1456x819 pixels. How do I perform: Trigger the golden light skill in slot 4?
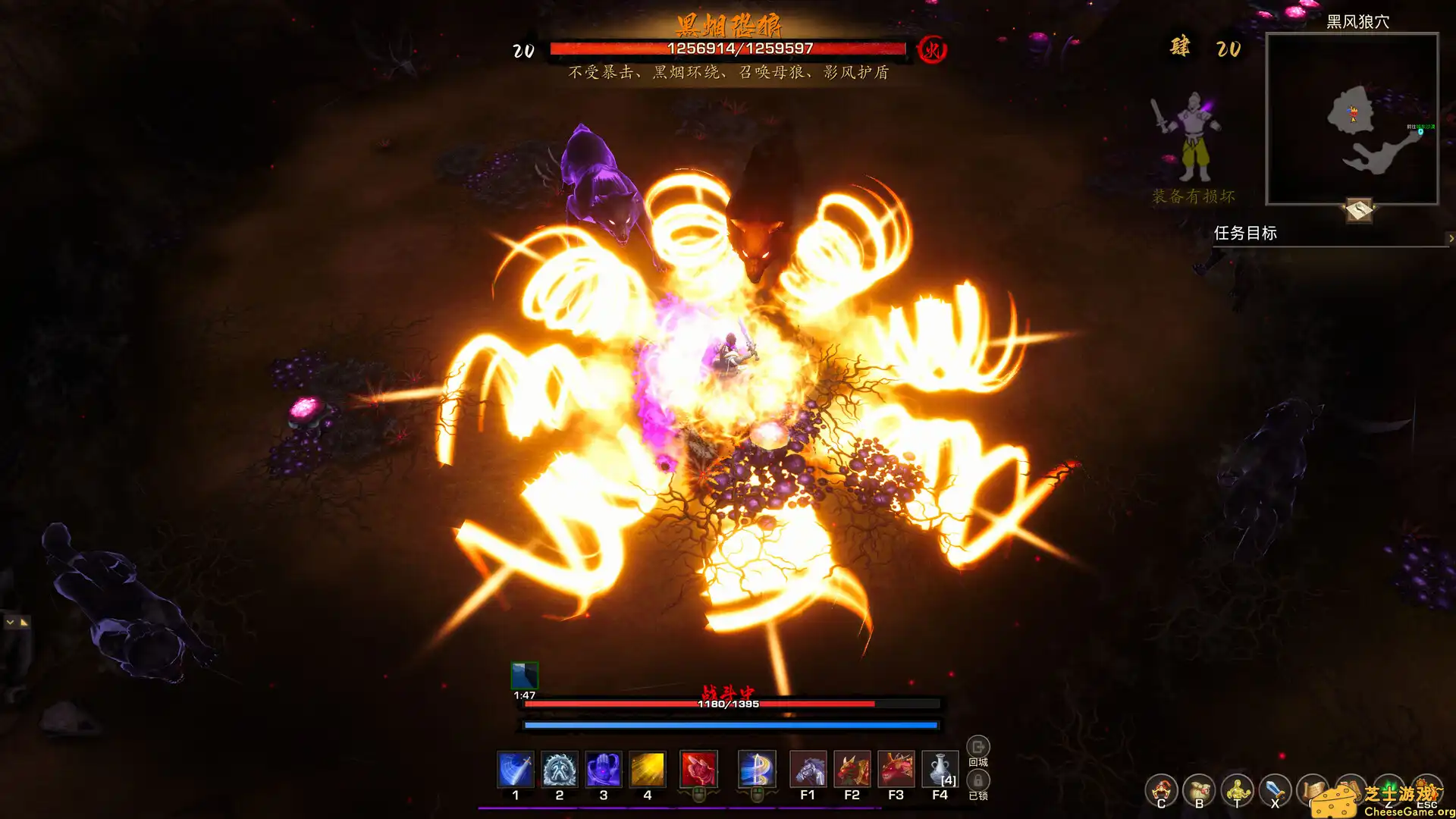point(648,770)
